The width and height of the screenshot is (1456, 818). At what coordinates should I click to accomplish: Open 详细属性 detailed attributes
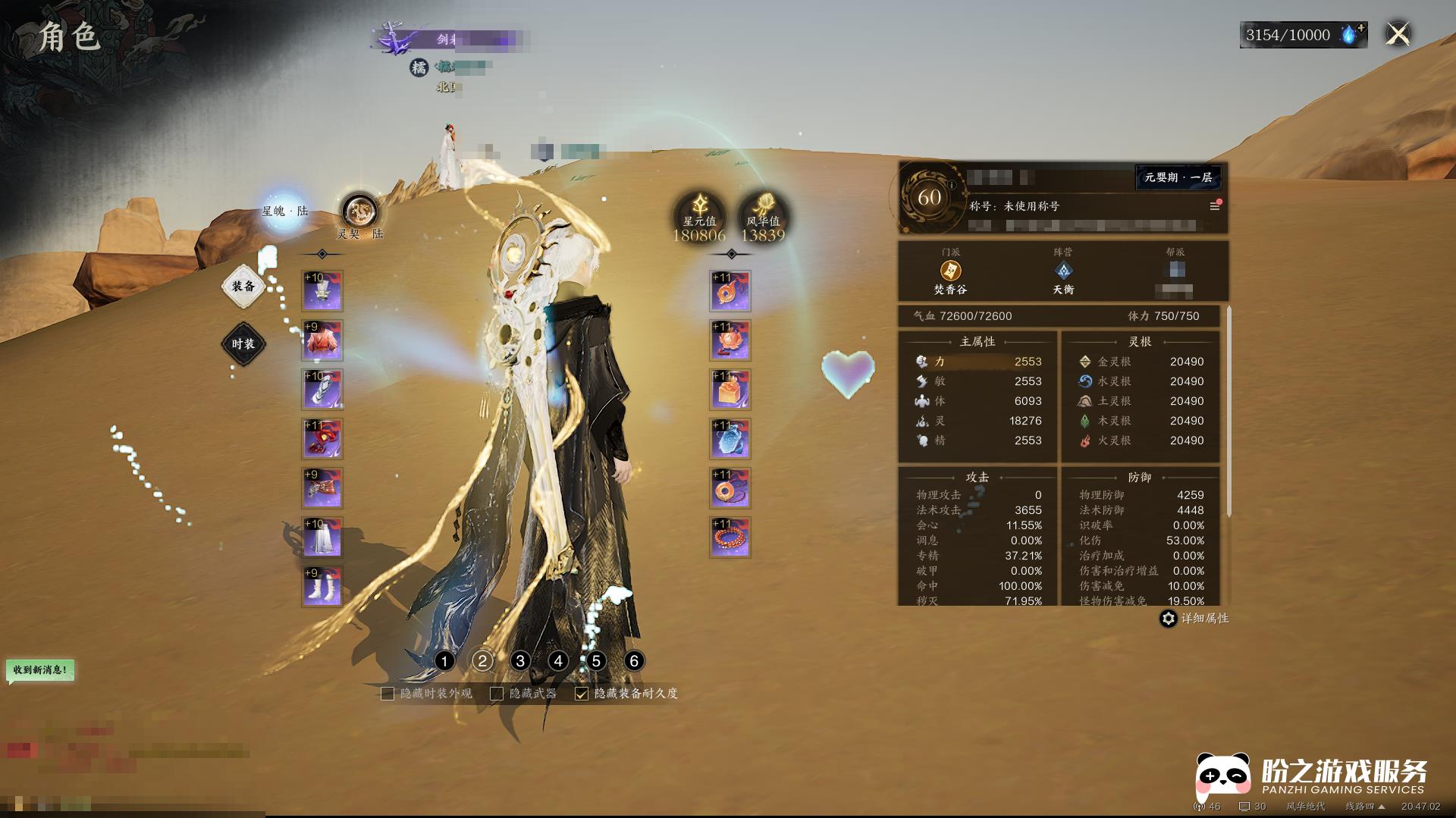[x=1194, y=619]
